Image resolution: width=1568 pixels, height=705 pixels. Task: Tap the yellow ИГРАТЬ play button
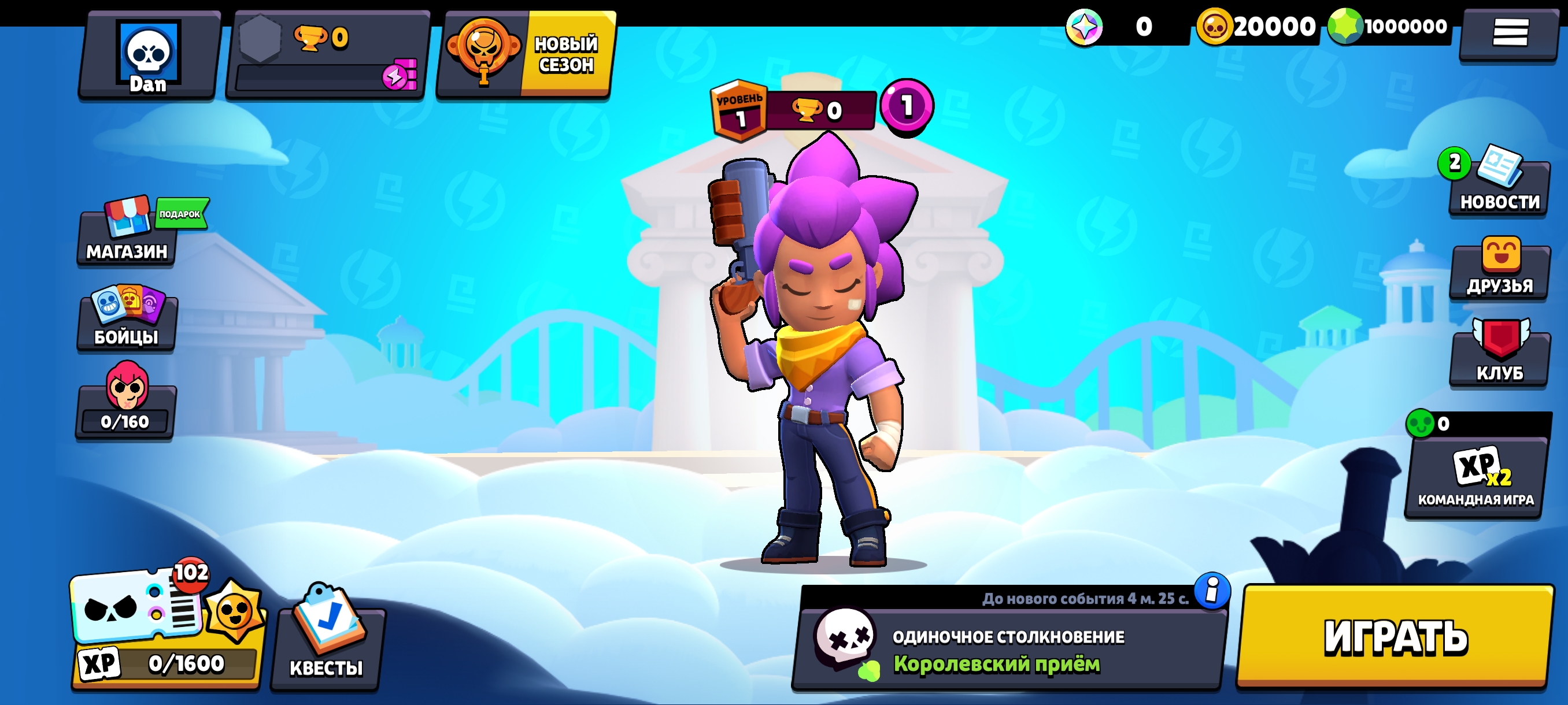pyautogui.click(x=1395, y=636)
